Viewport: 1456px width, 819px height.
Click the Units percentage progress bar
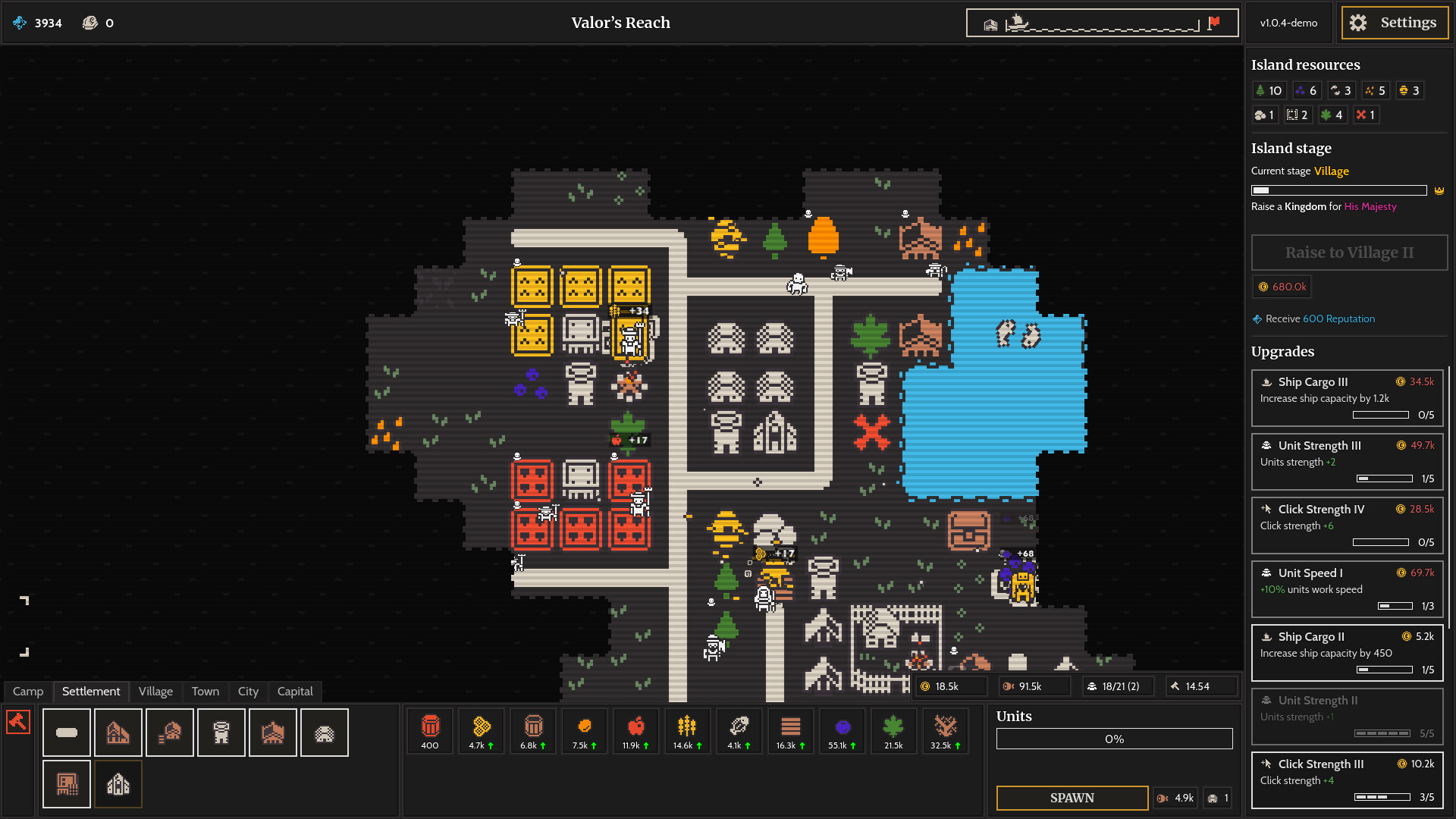[x=1114, y=738]
